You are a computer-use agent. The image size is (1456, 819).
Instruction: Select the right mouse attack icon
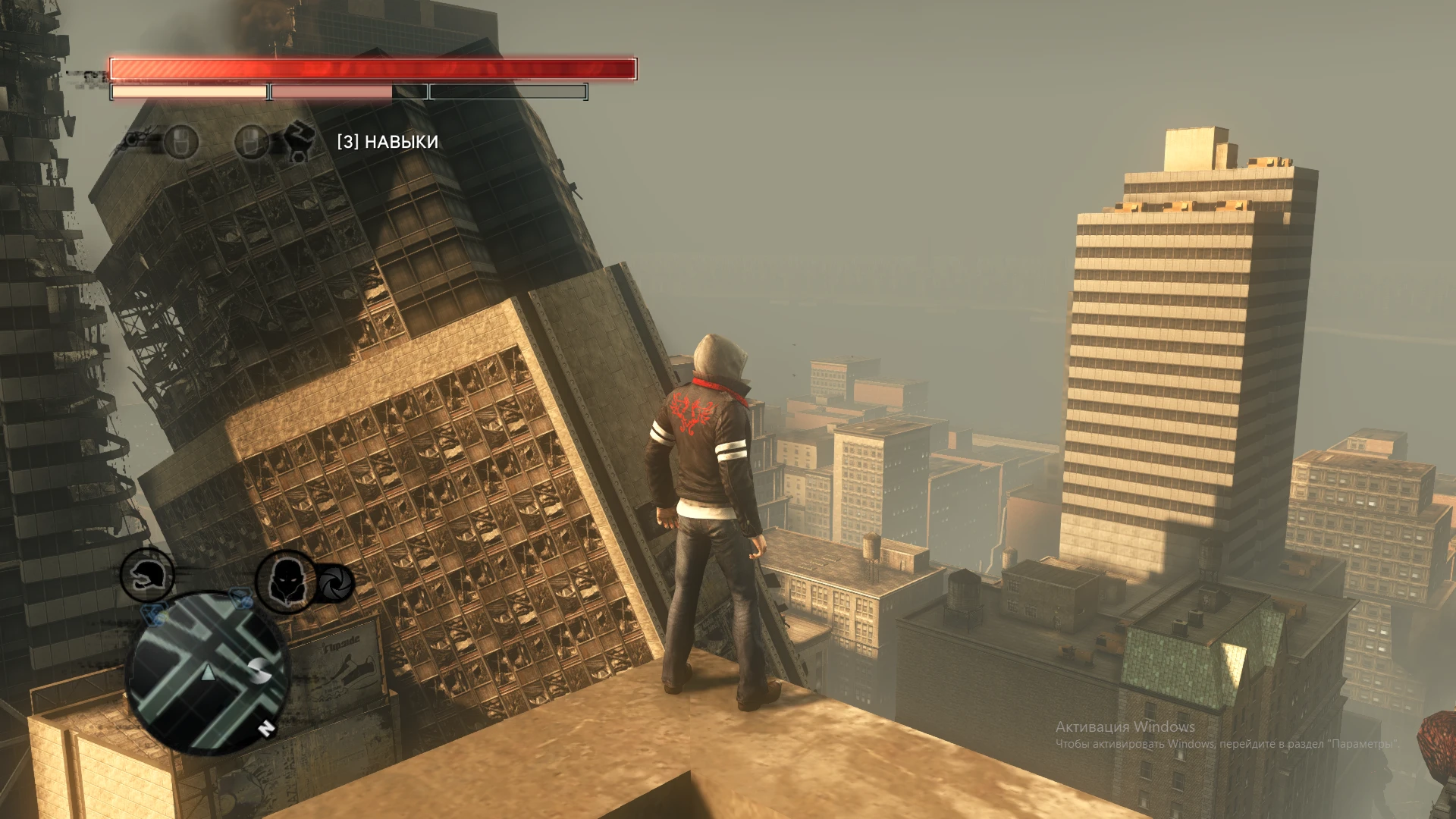pyautogui.click(x=252, y=144)
